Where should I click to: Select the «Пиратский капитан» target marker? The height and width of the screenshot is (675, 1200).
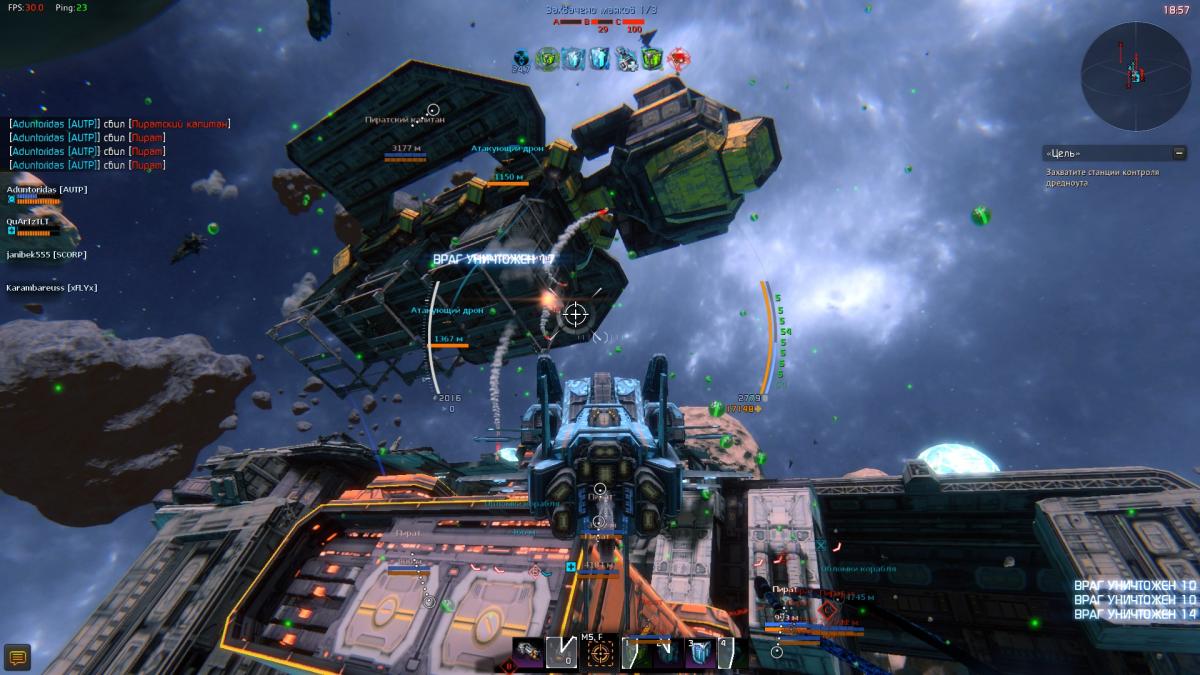click(x=433, y=110)
